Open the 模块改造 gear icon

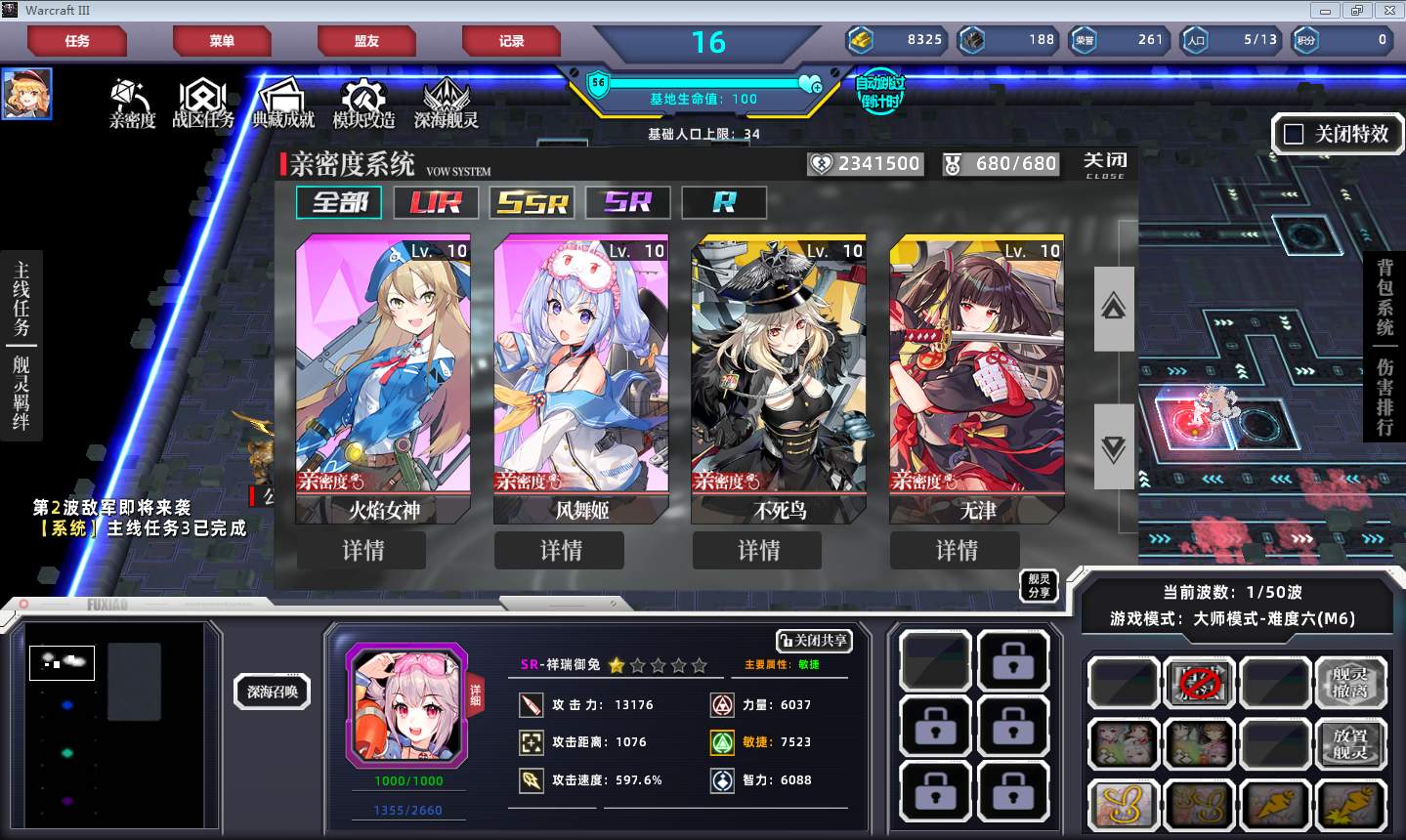(363, 104)
